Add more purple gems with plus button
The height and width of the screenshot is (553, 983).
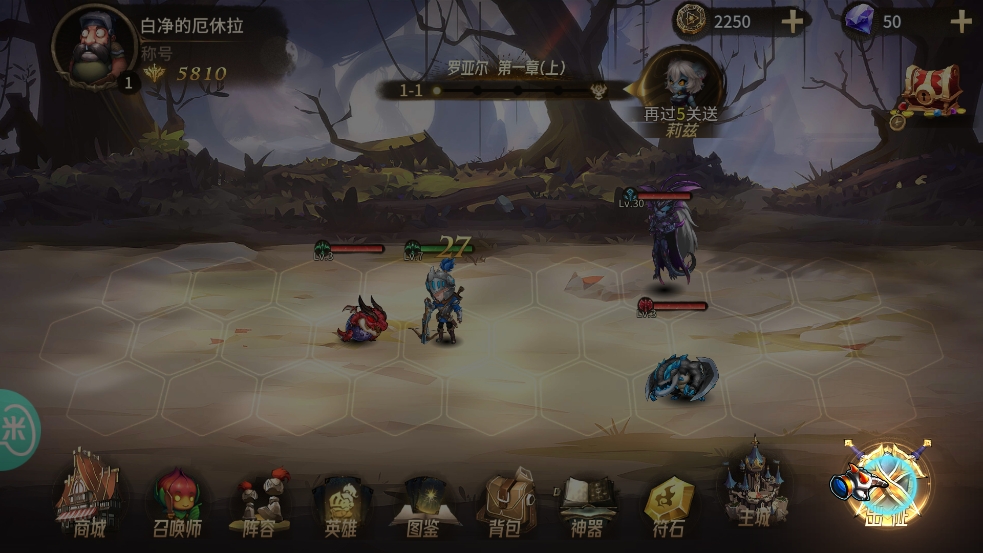(960, 22)
